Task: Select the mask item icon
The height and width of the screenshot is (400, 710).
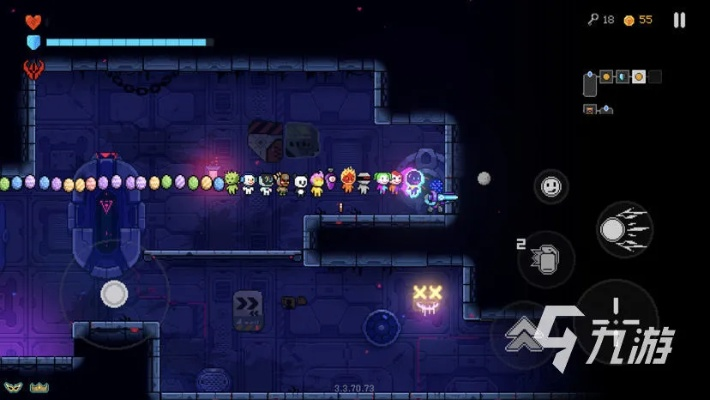Action: pyautogui.click(x=13, y=387)
